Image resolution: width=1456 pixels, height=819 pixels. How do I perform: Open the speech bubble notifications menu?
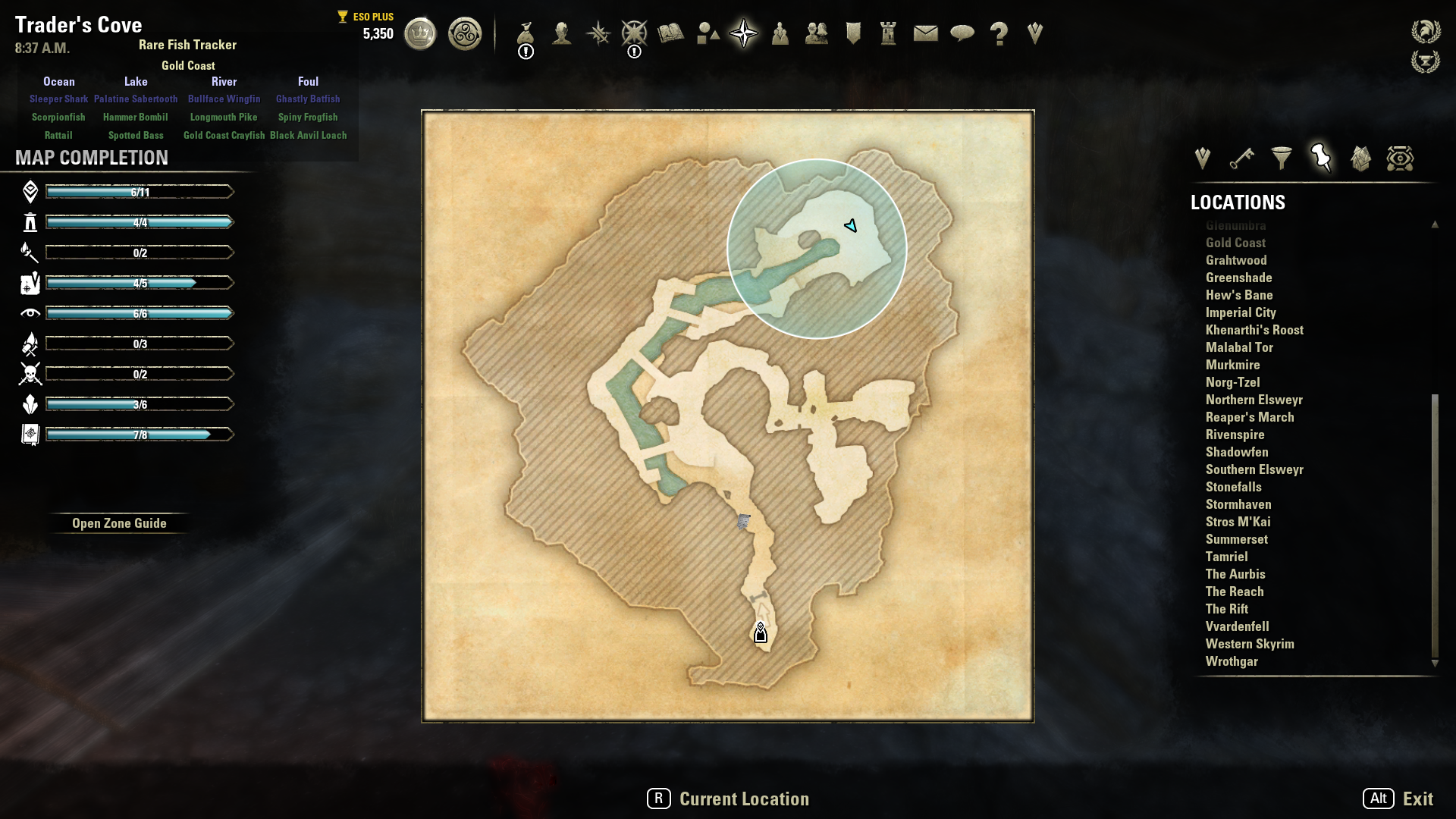[x=962, y=33]
